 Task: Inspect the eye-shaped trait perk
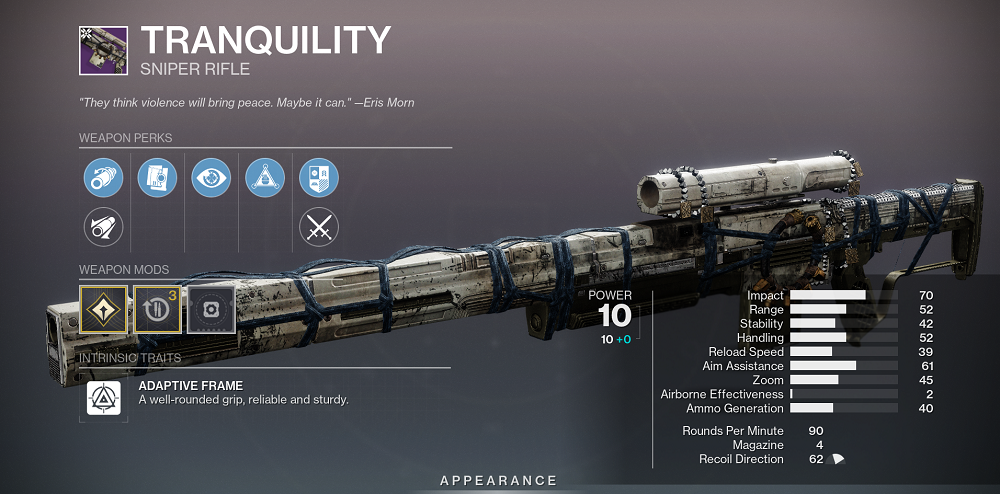click(211, 178)
